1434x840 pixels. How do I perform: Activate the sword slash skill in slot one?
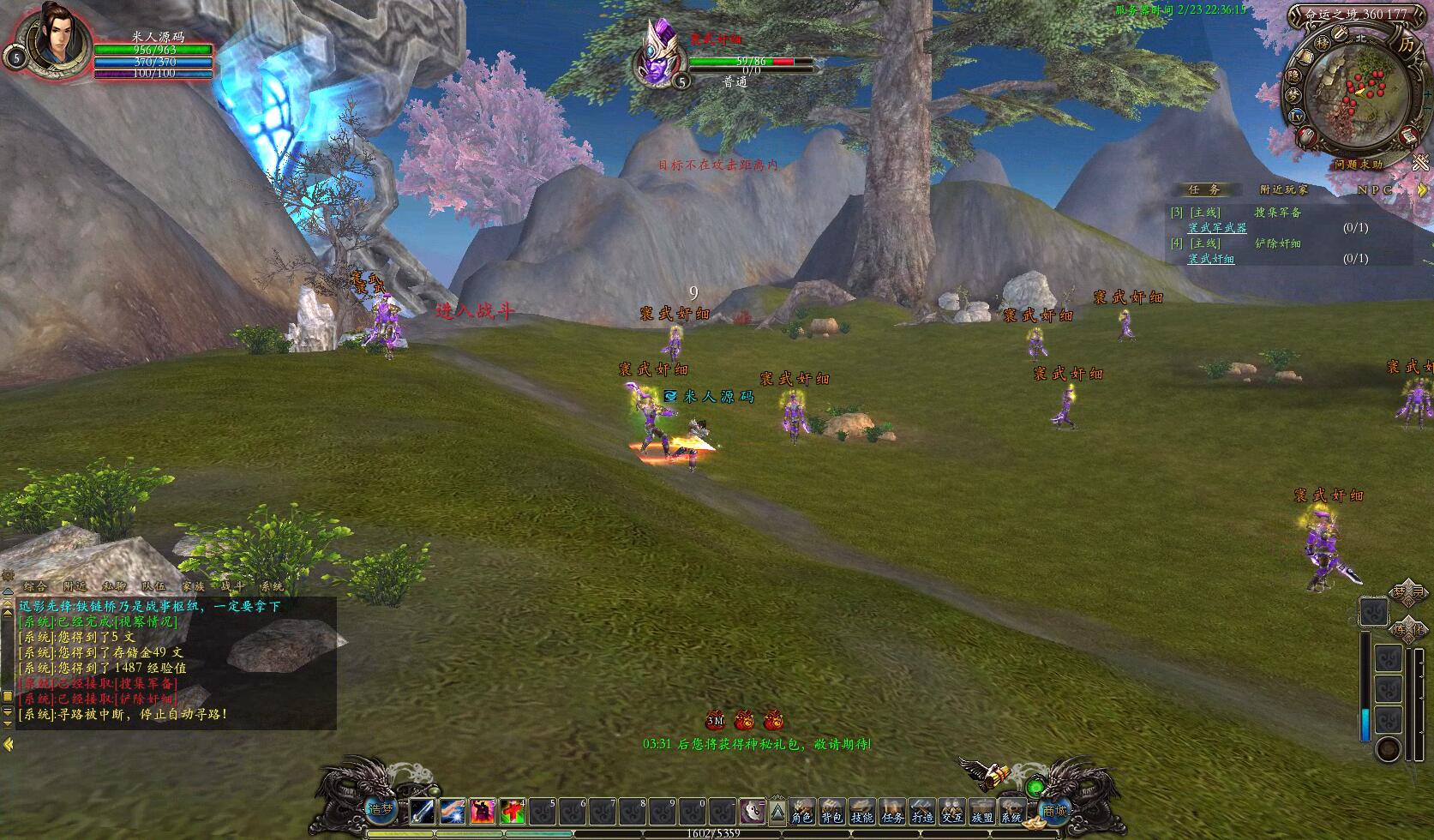coord(423,811)
